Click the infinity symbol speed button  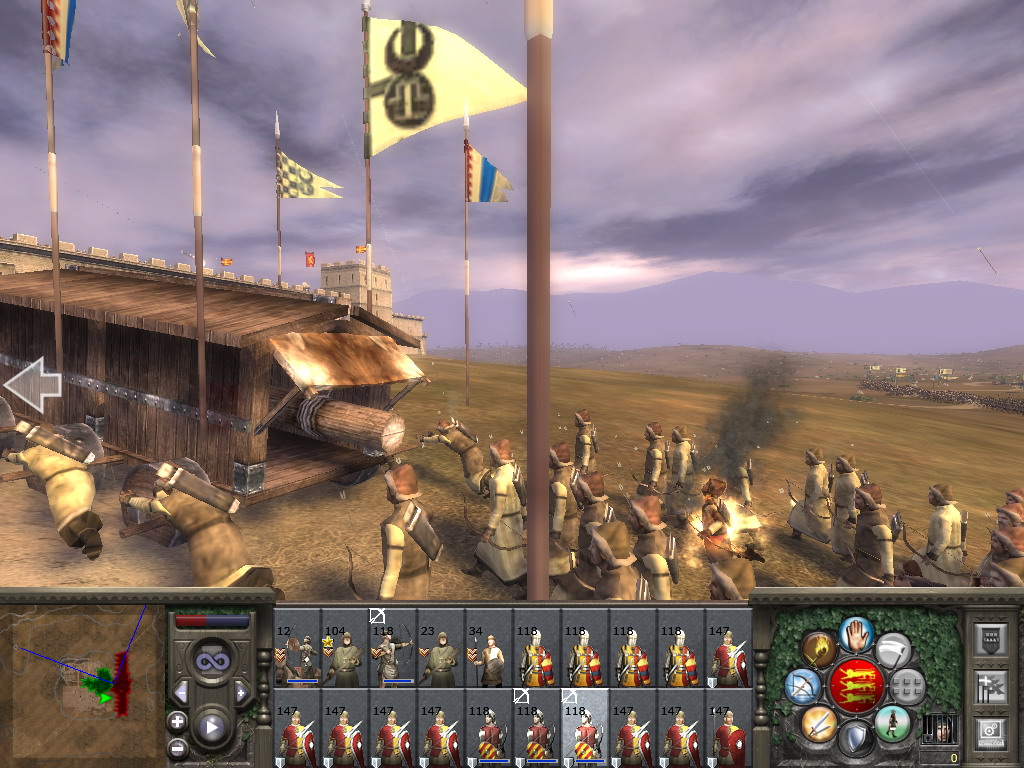point(211,660)
